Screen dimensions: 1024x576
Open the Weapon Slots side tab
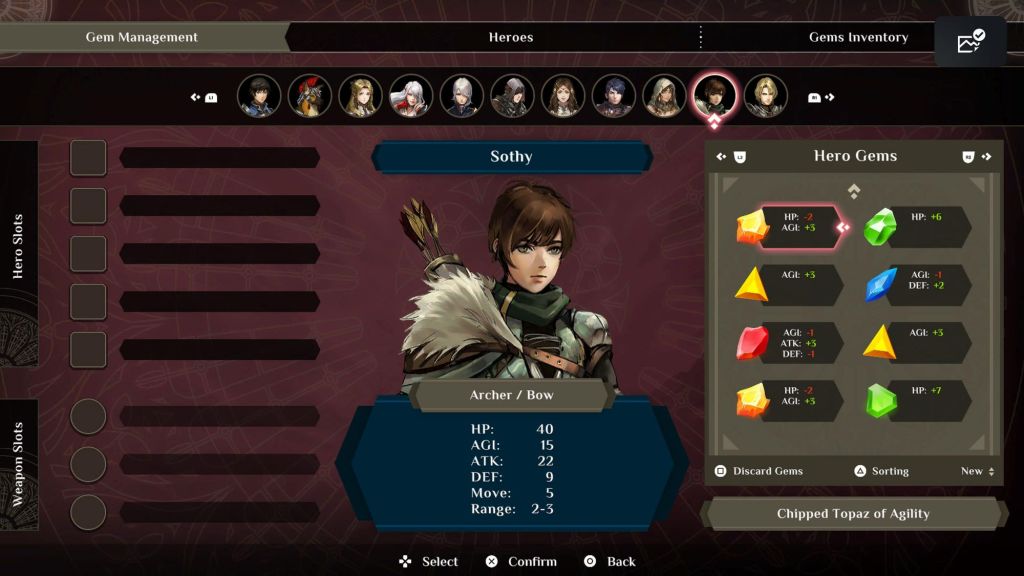tap(19, 464)
